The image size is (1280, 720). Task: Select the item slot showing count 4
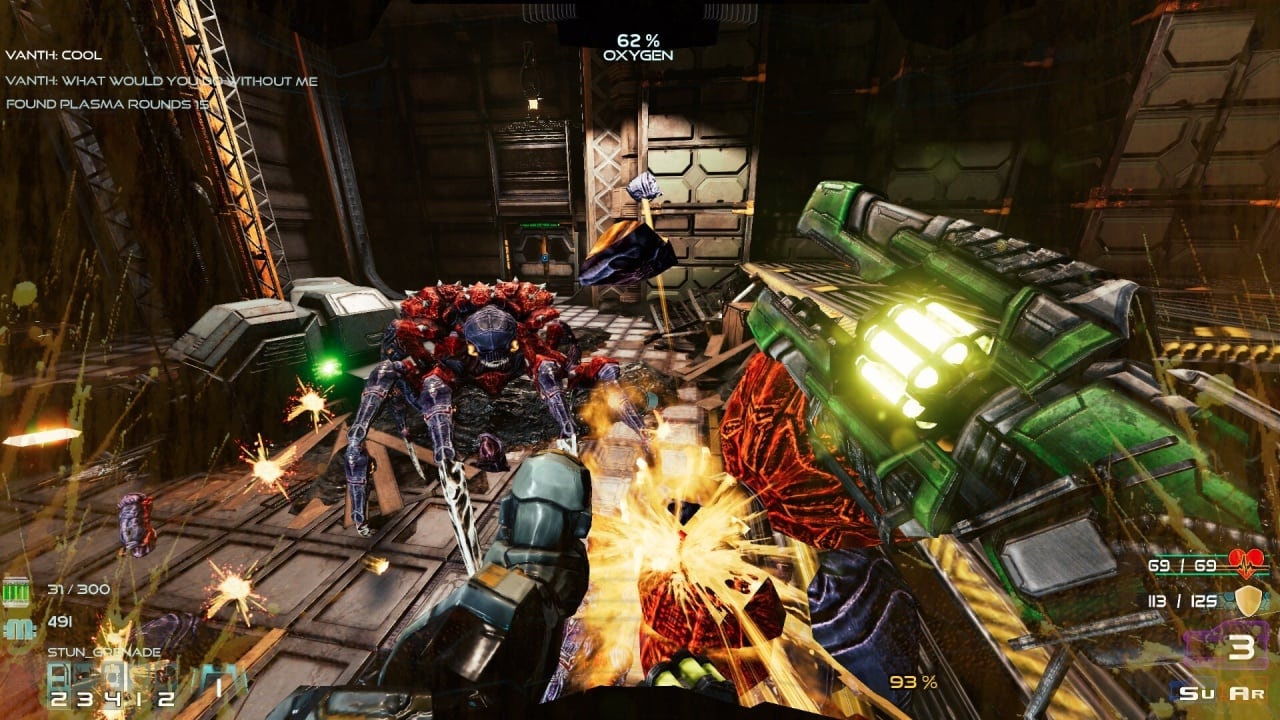click(114, 686)
